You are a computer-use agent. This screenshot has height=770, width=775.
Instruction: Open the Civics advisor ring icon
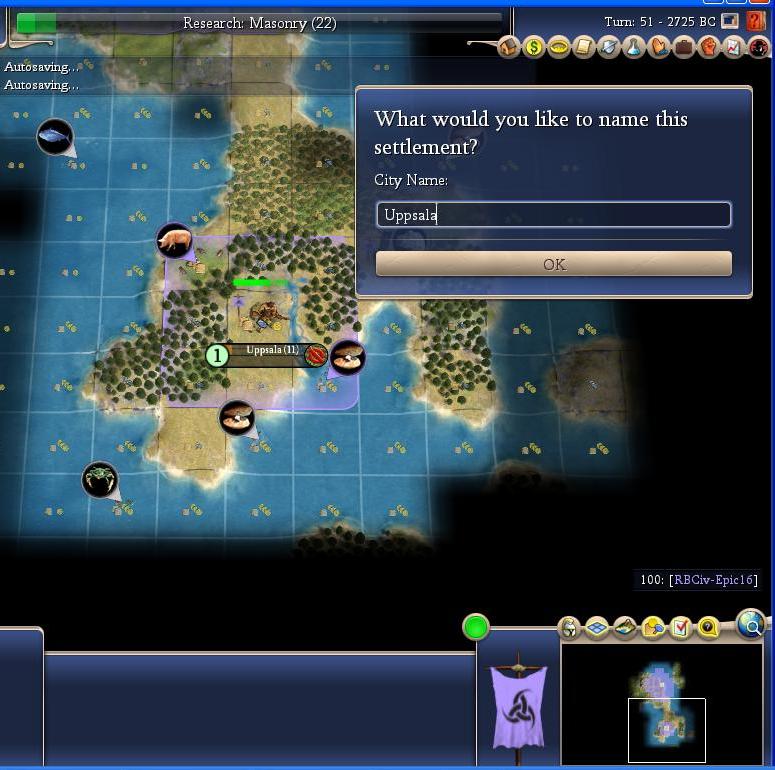(x=559, y=46)
